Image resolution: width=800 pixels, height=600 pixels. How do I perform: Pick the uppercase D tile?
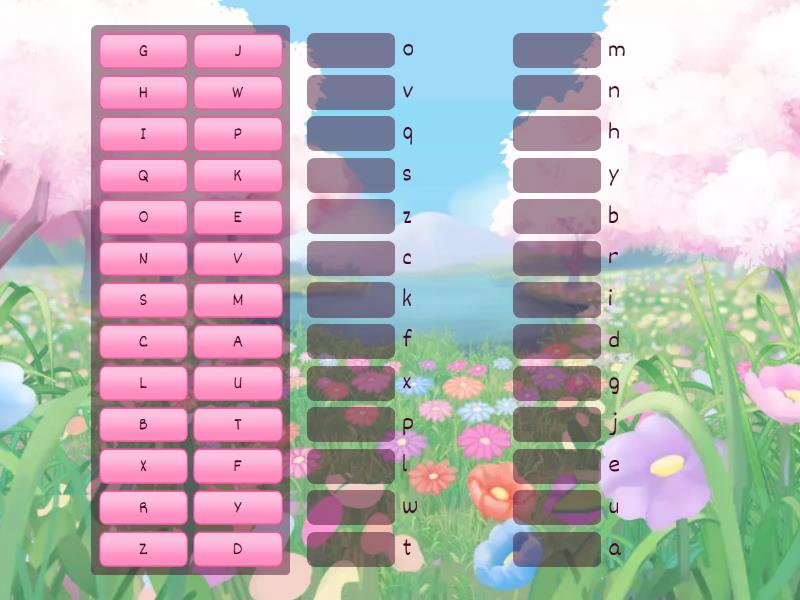(x=238, y=549)
